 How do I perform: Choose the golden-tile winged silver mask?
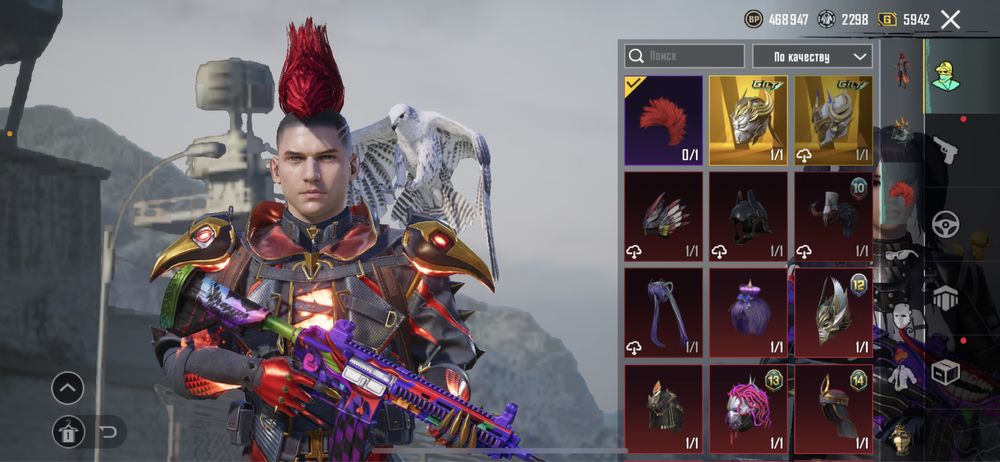[x=748, y=120]
